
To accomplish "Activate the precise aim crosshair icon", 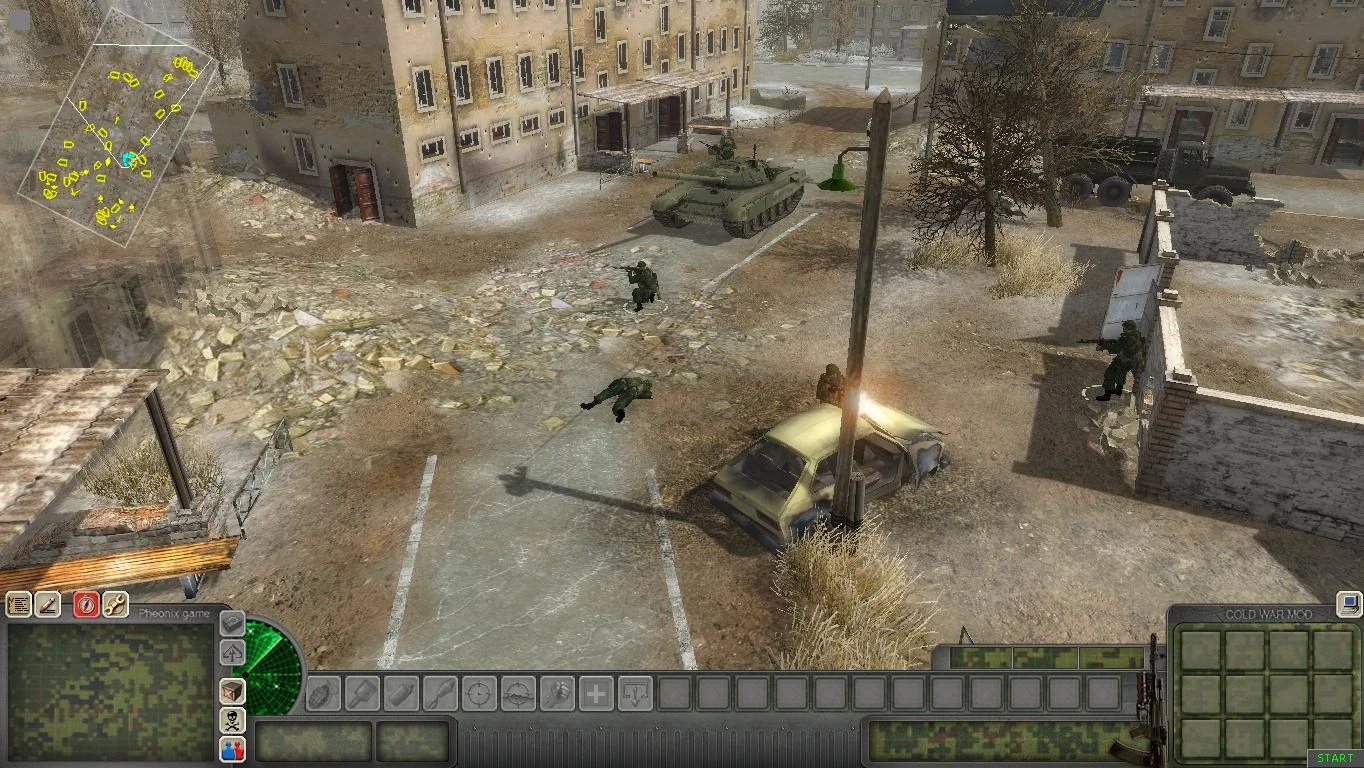I will 477,694.
